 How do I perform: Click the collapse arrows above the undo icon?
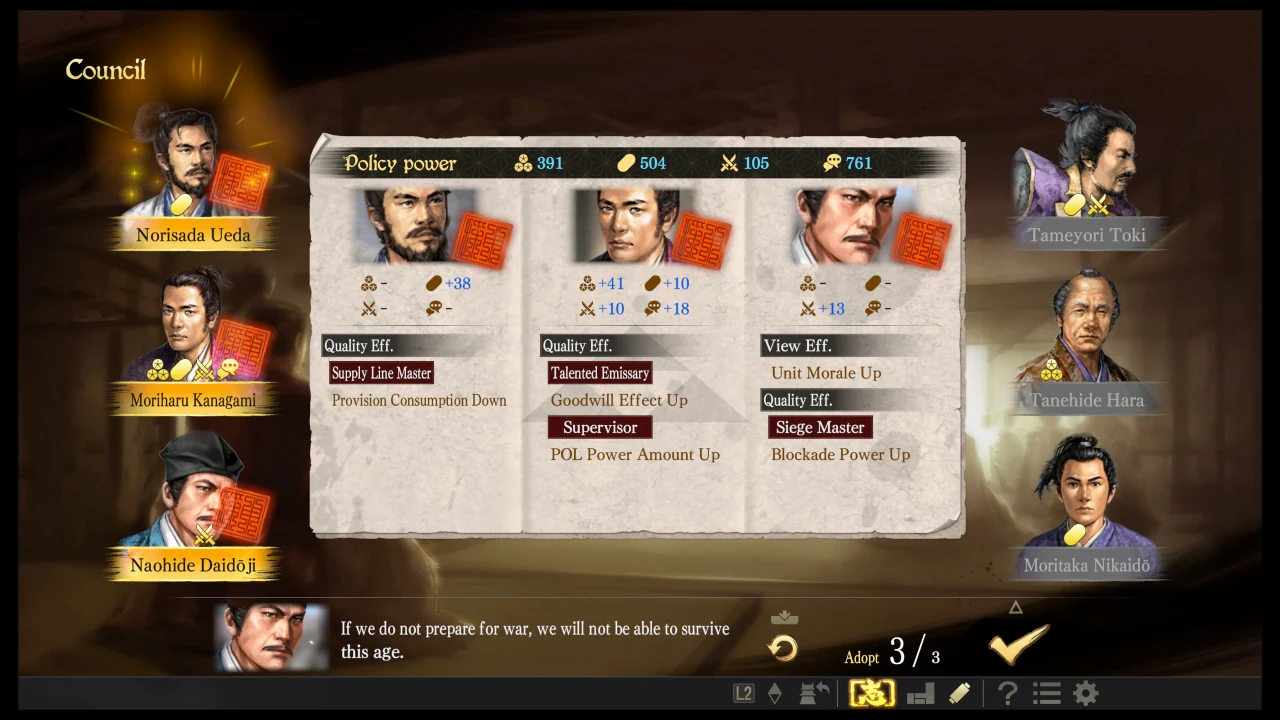click(x=784, y=618)
